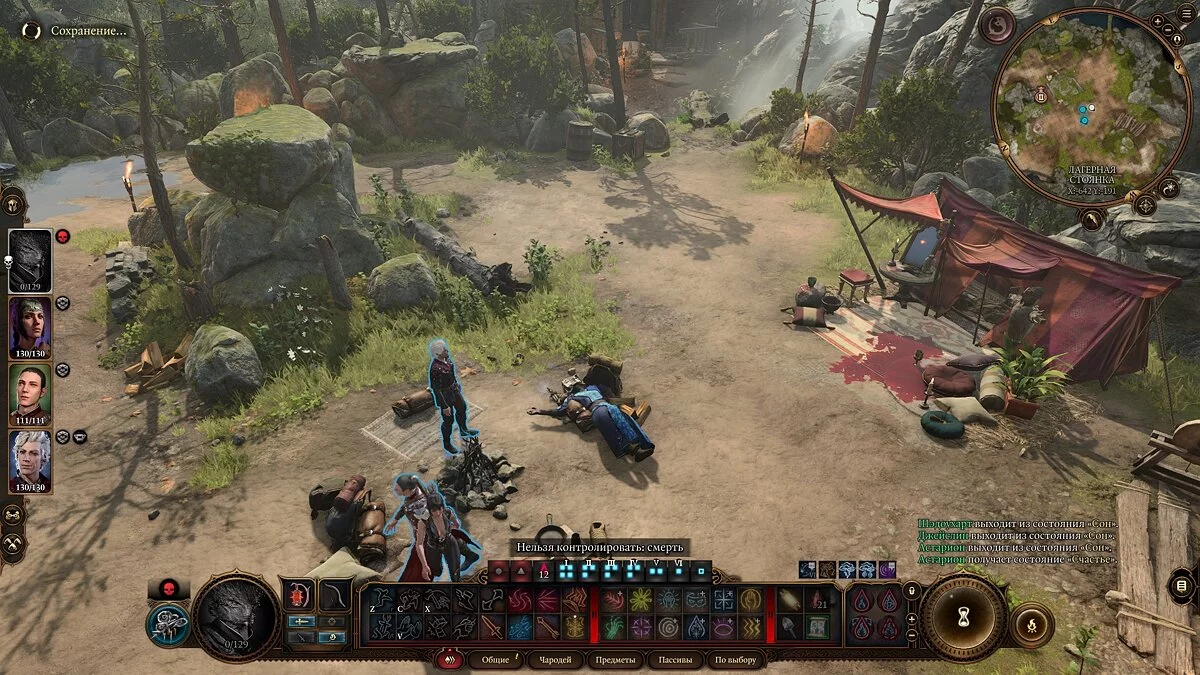Select the party member with 111/111 health
The image size is (1200, 675).
click(30, 394)
